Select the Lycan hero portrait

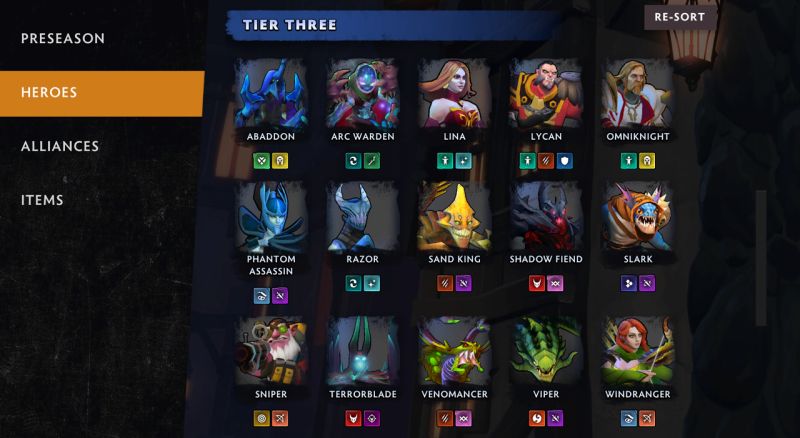coord(545,93)
